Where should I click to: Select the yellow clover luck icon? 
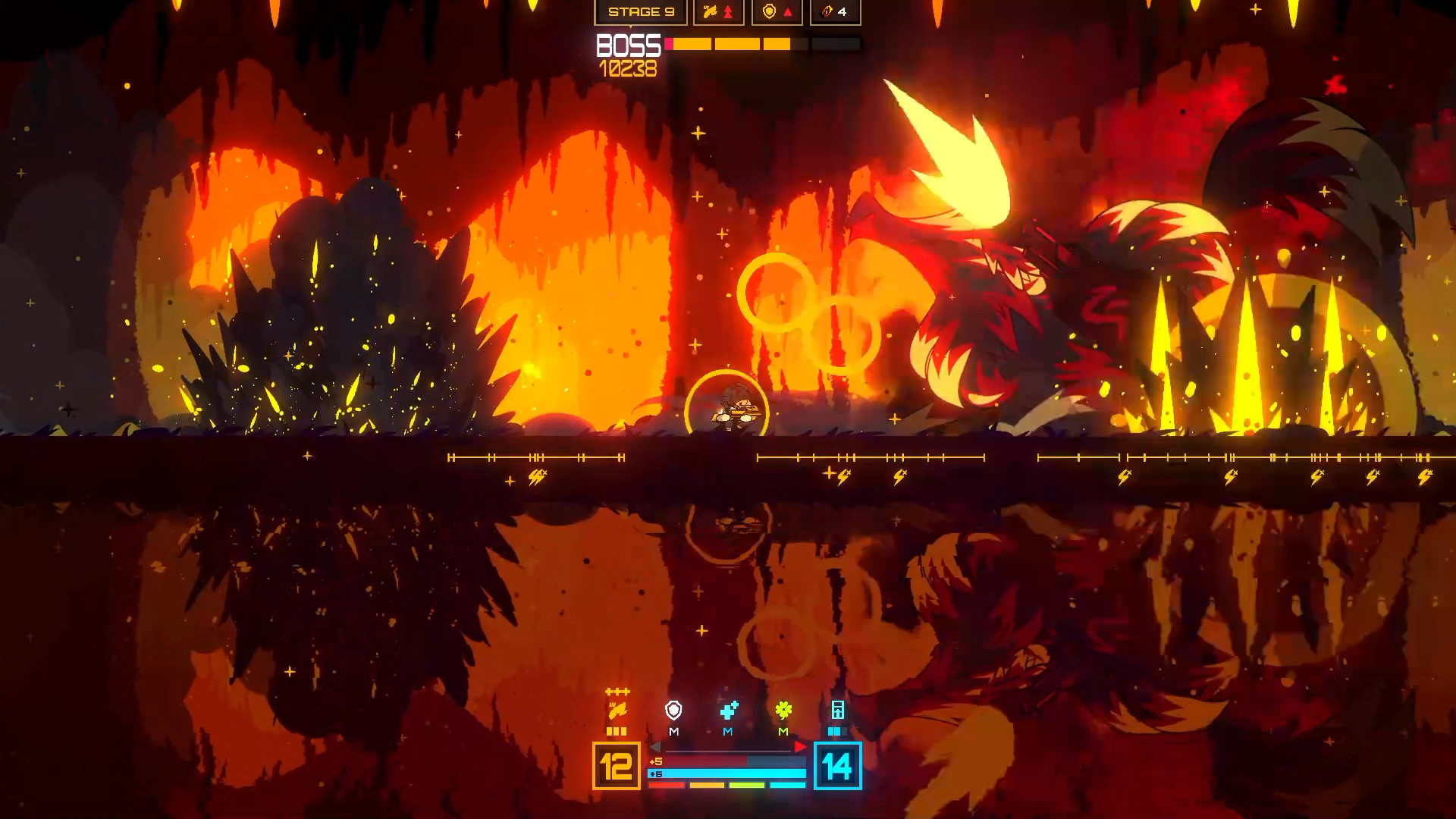pyautogui.click(x=783, y=711)
